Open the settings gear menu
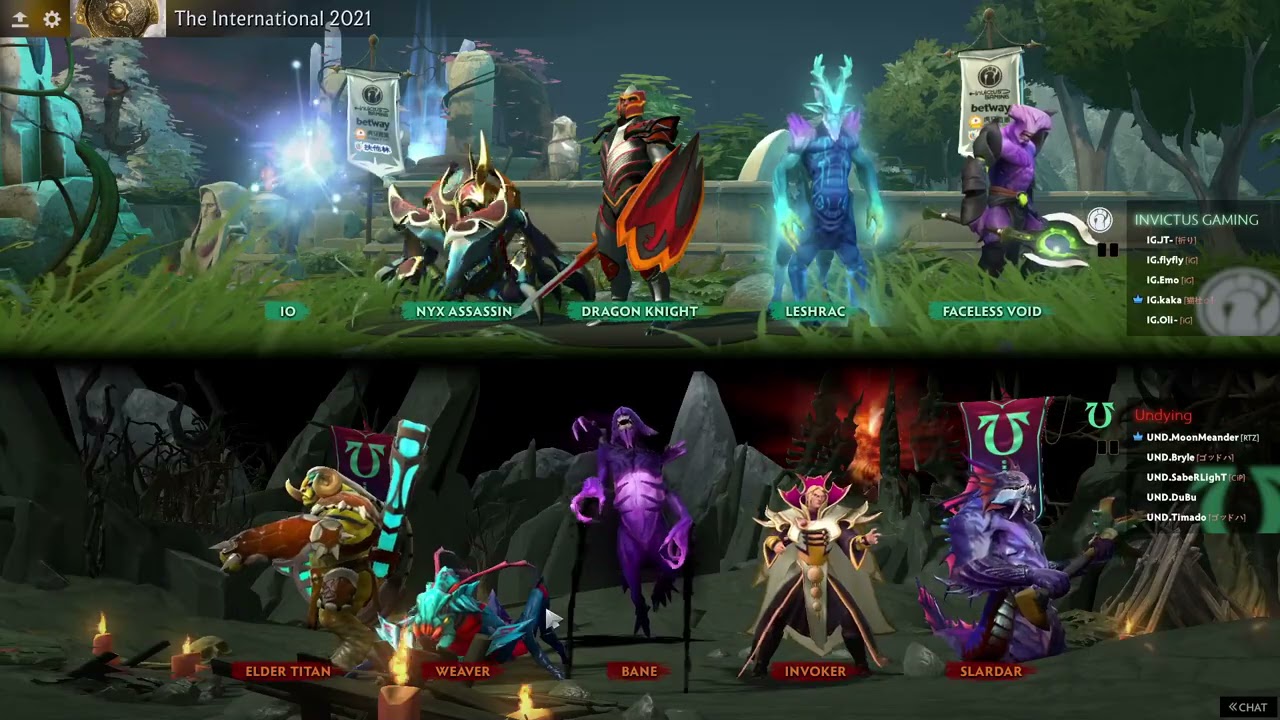Screen dimensions: 1280x720 (52, 19)
